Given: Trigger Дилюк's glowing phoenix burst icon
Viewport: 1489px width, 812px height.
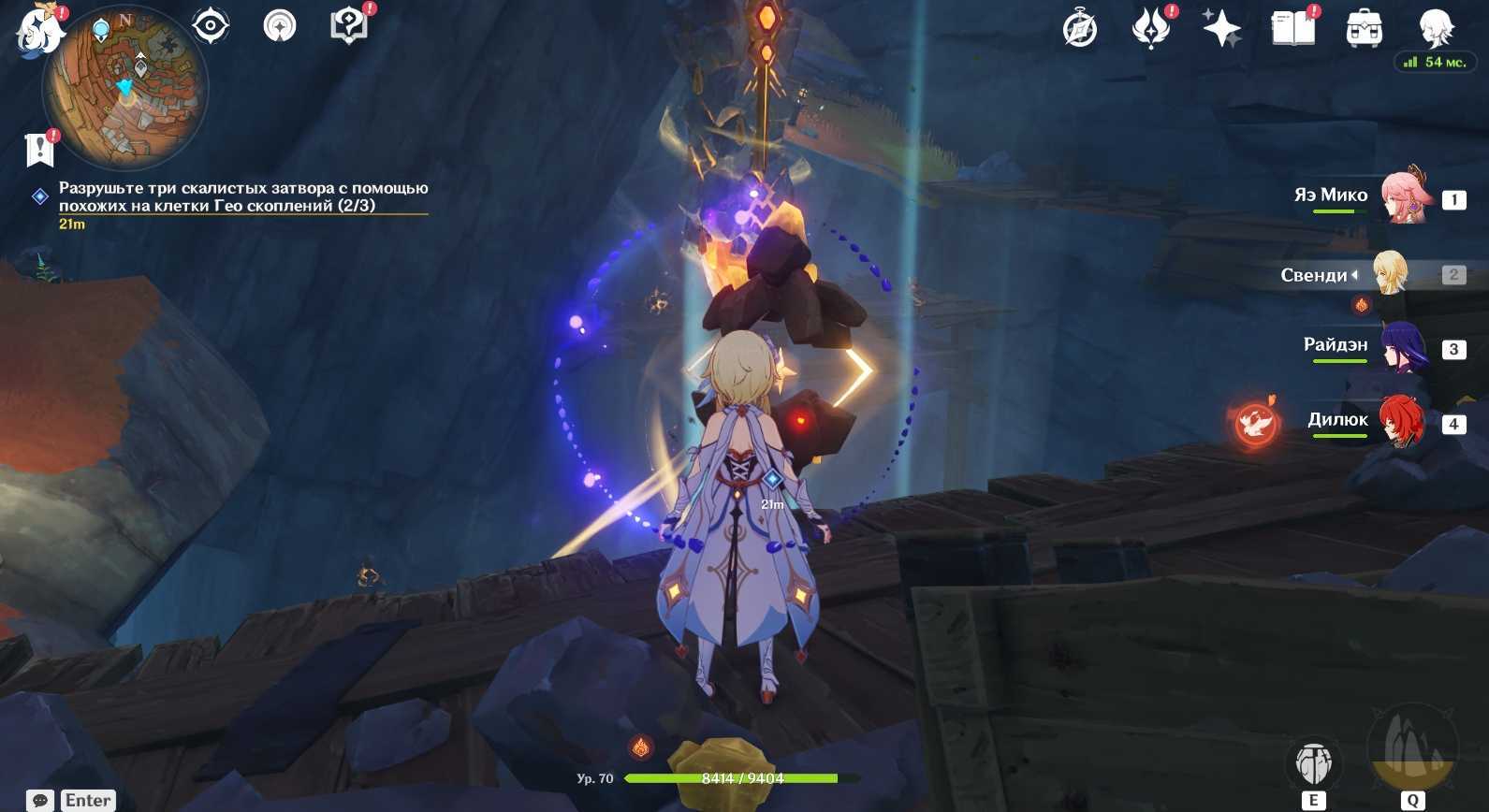Looking at the screenshot, I should [1255, 424].
